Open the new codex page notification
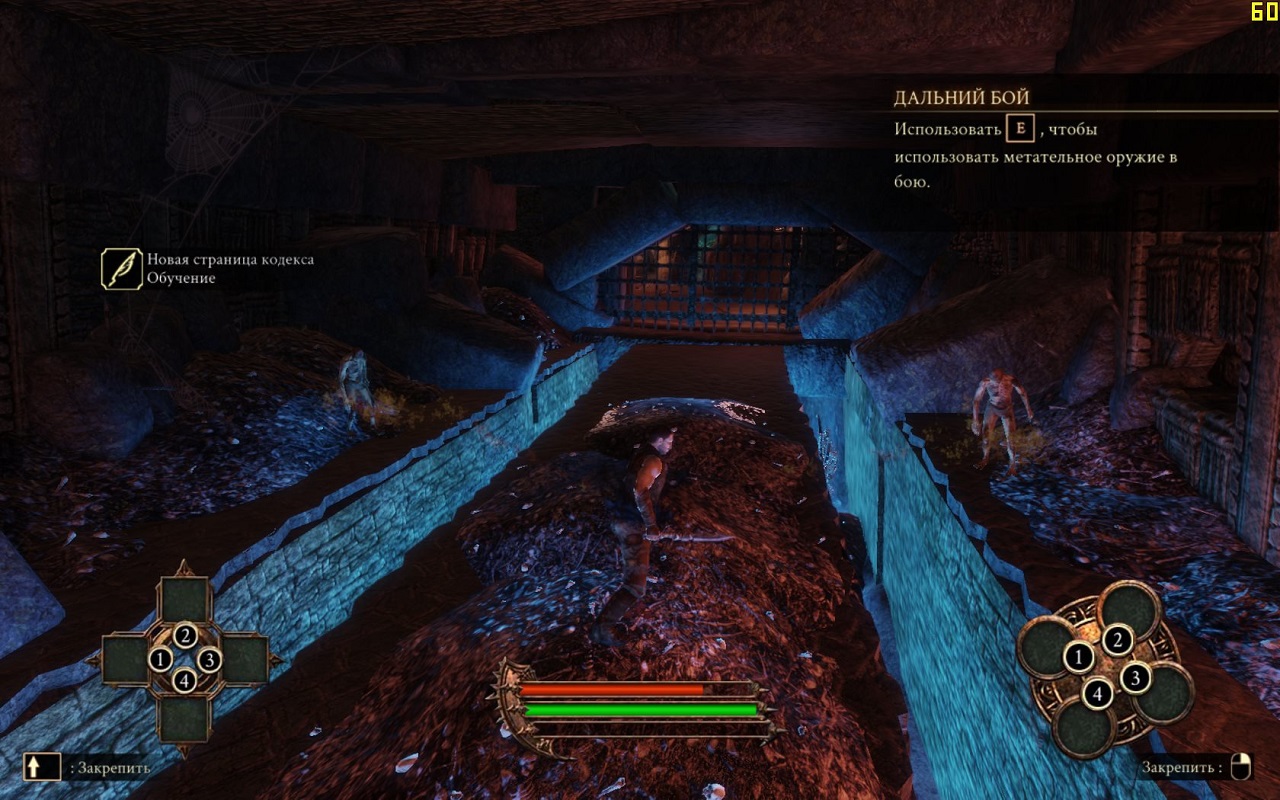 tap(122, 269)
